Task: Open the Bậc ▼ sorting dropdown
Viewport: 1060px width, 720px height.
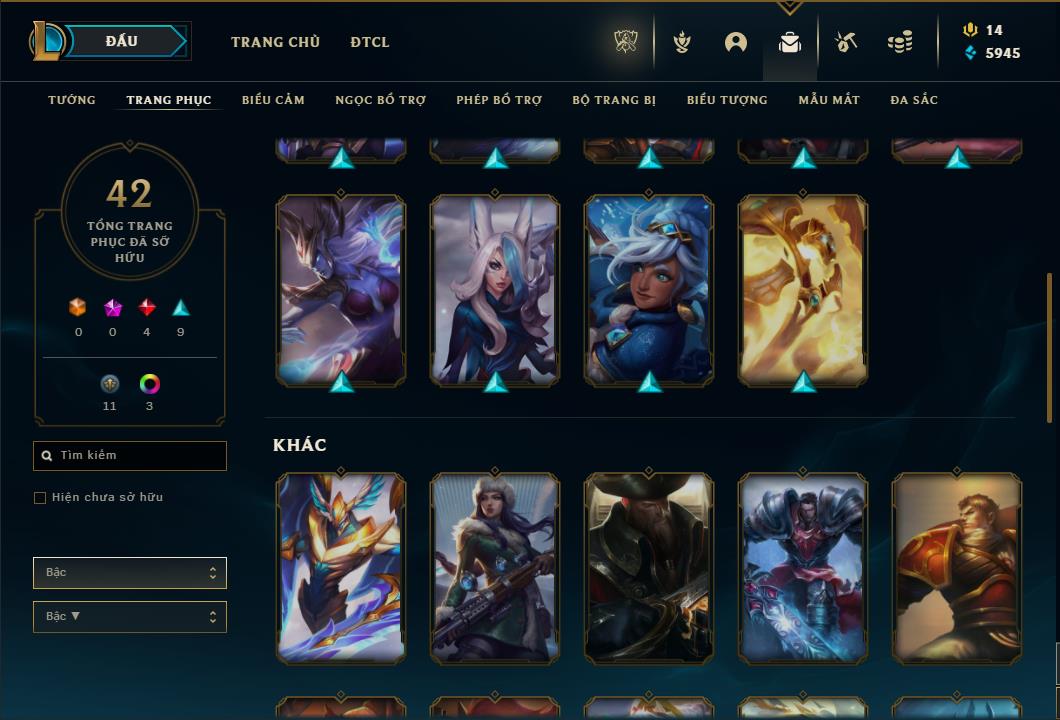Action: click(x=130, y=617)
